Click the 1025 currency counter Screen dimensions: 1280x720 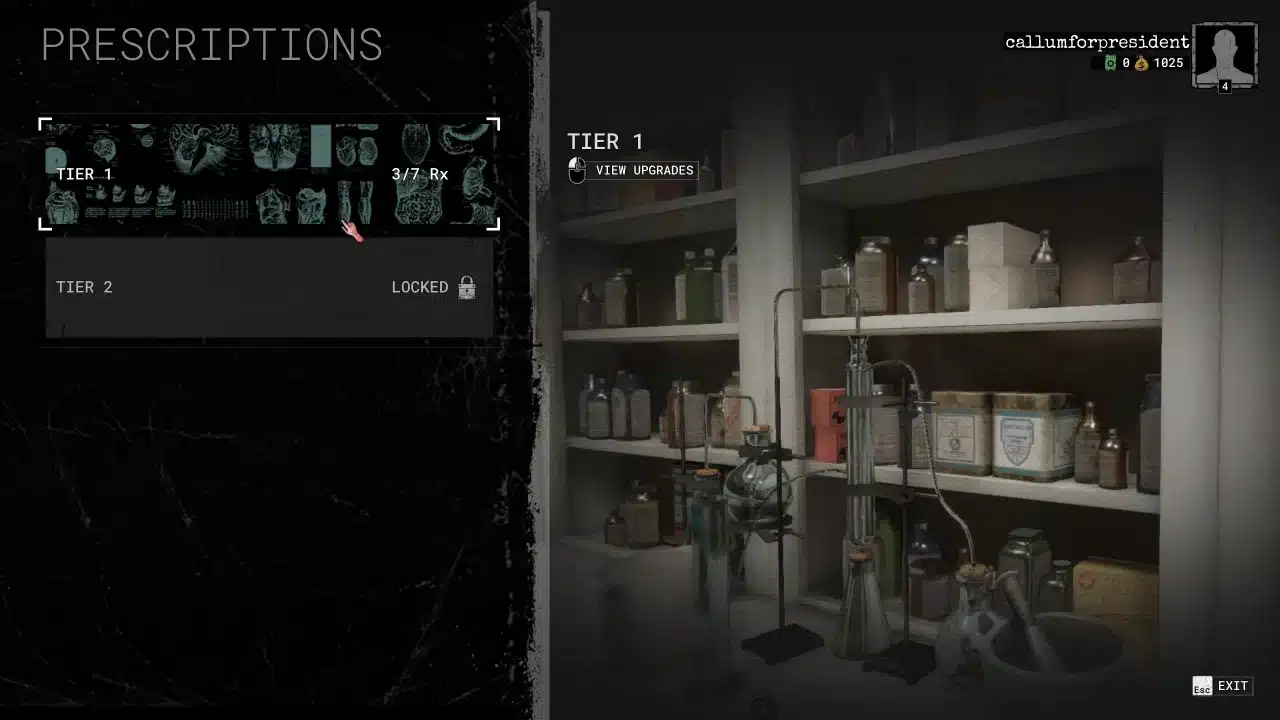(1169, 62)
